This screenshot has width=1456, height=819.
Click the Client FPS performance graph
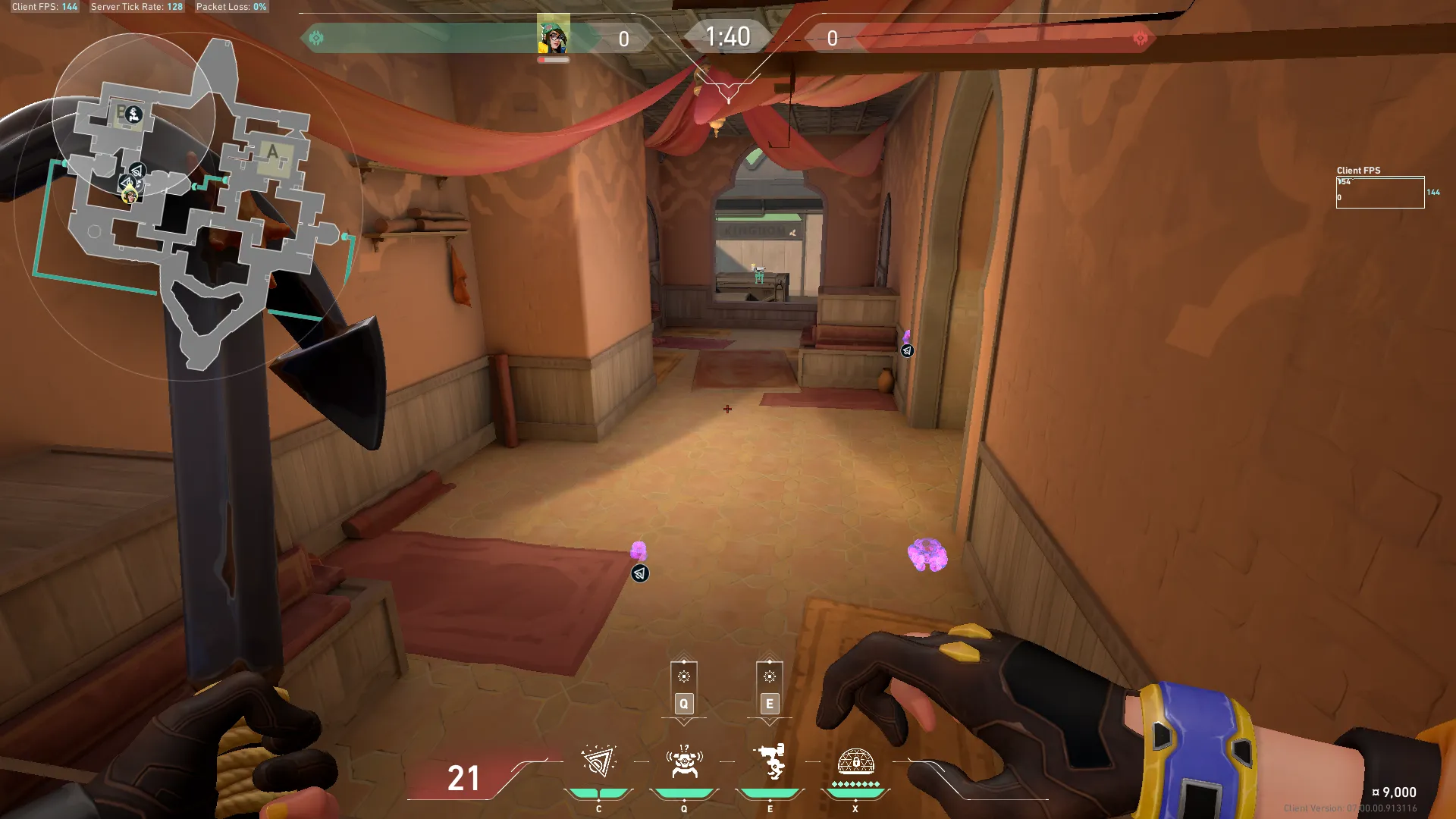click(x=1379, y=193)
